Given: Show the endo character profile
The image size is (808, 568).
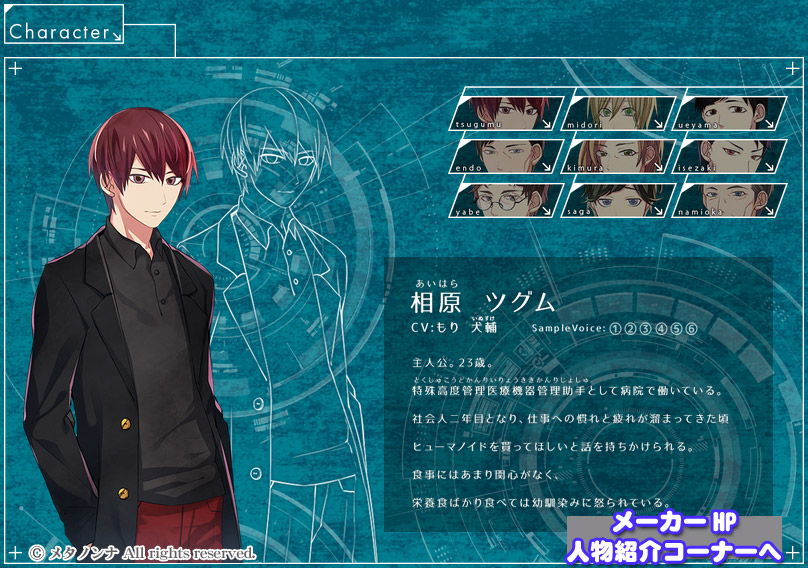Looking at the screenshot, I should click(507, 156).
